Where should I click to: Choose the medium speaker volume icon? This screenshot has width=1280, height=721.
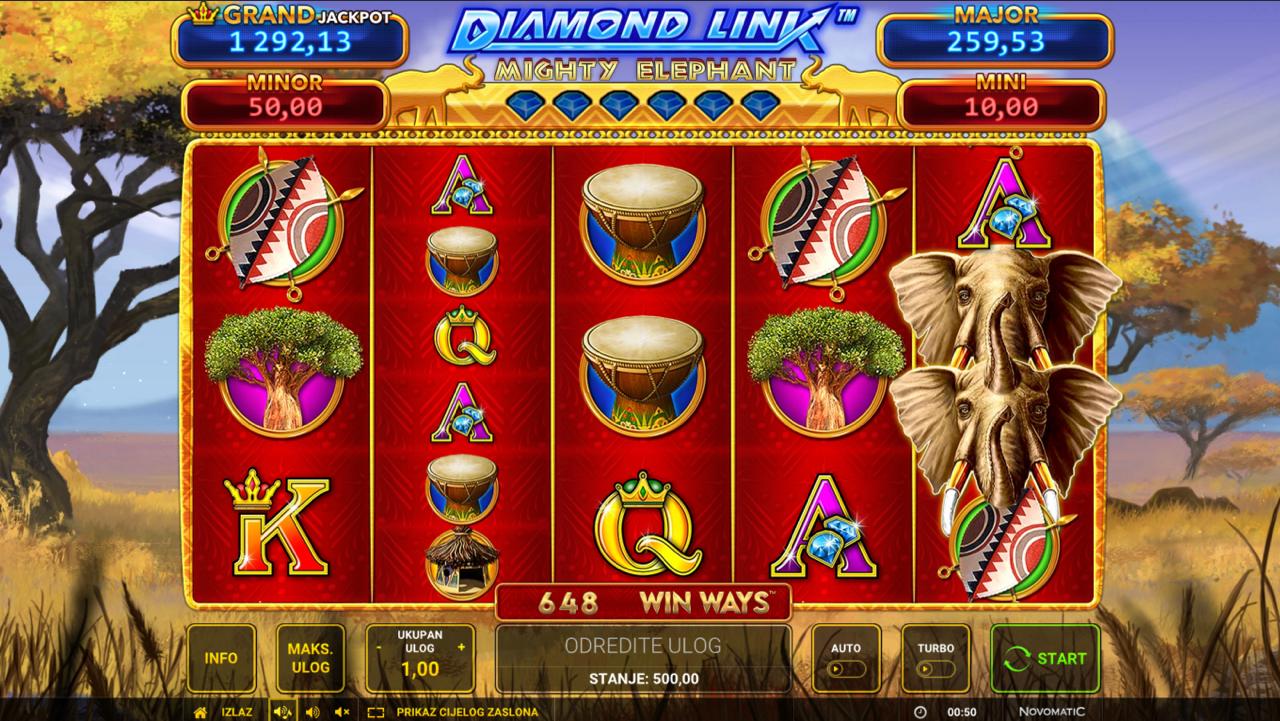tap(311, 712)
